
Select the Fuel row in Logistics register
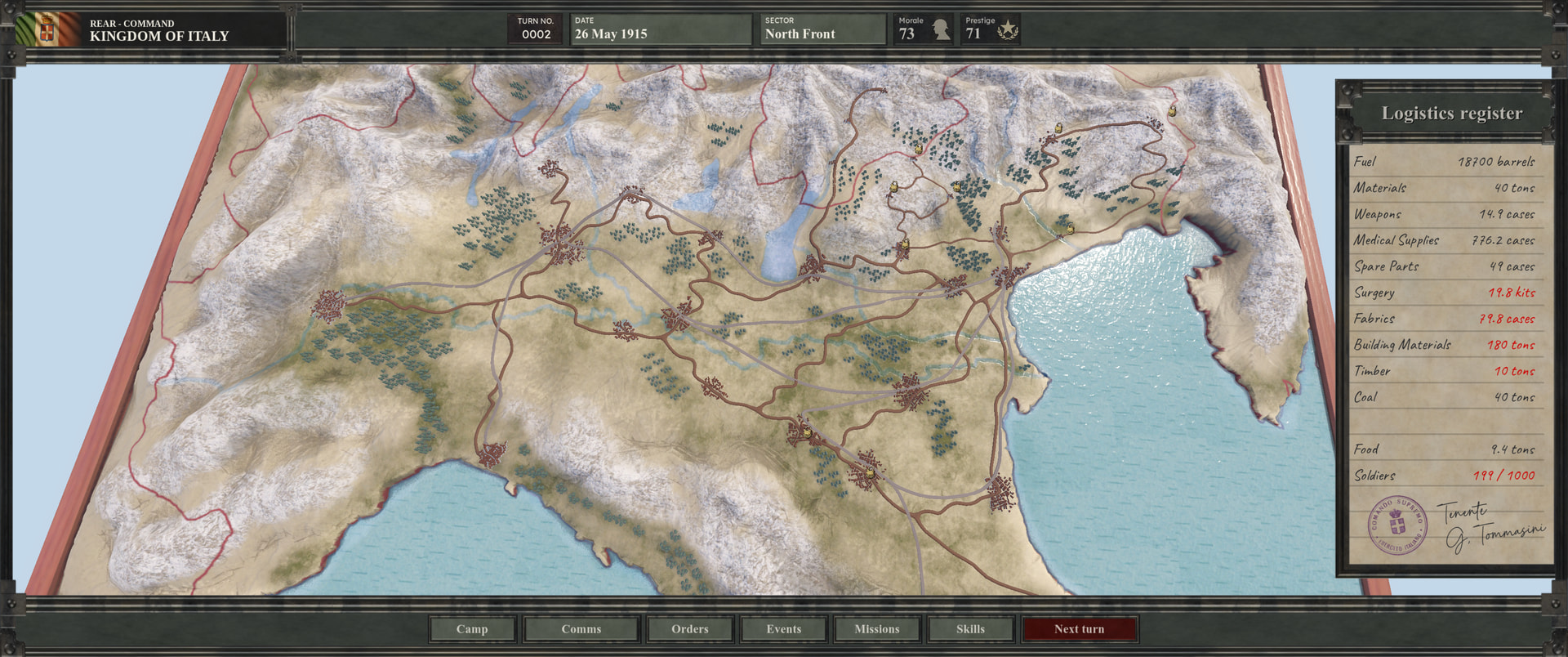click(1444, 162)
